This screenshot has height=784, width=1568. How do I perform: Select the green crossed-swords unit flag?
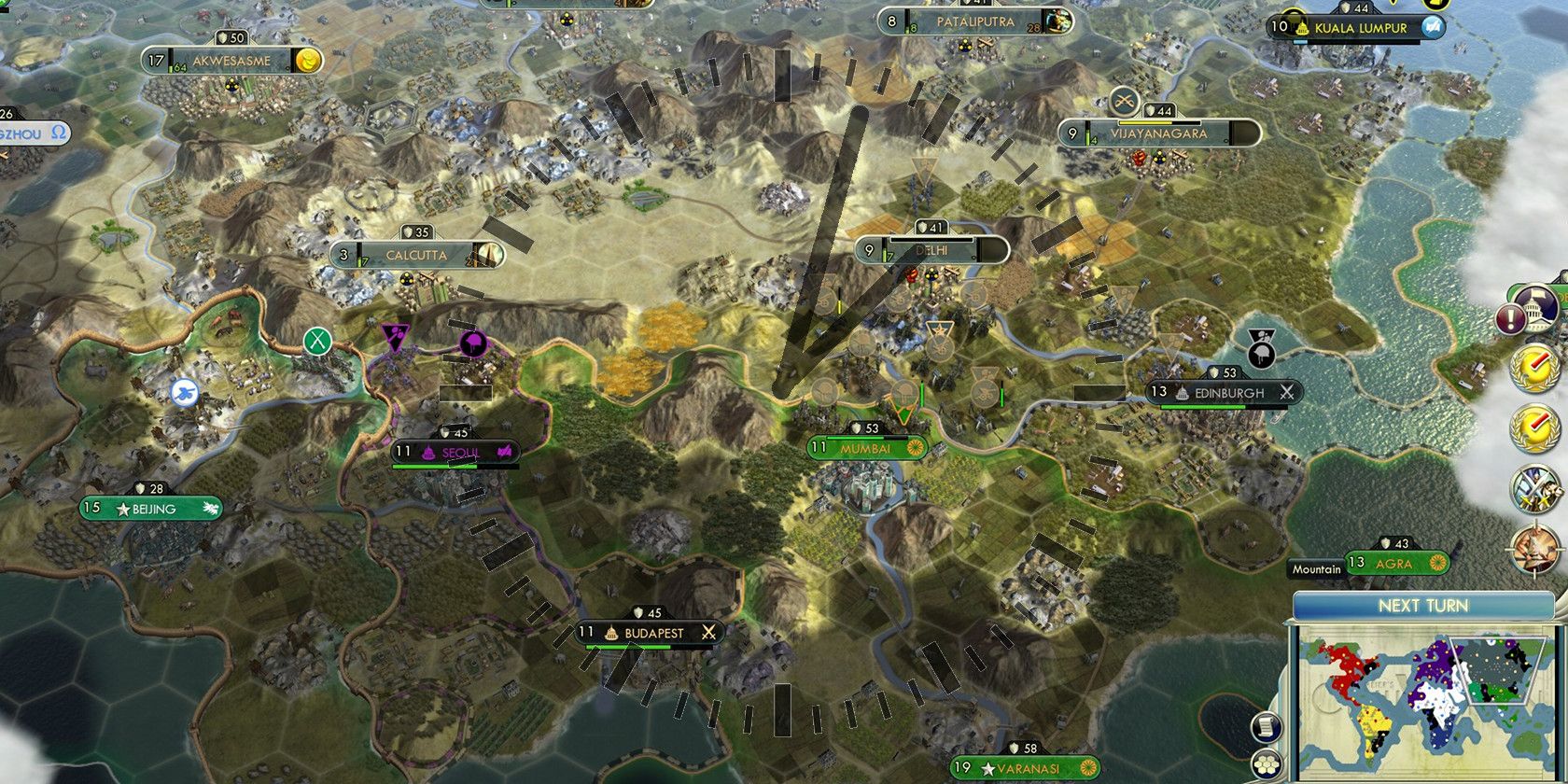coord(318,341)
